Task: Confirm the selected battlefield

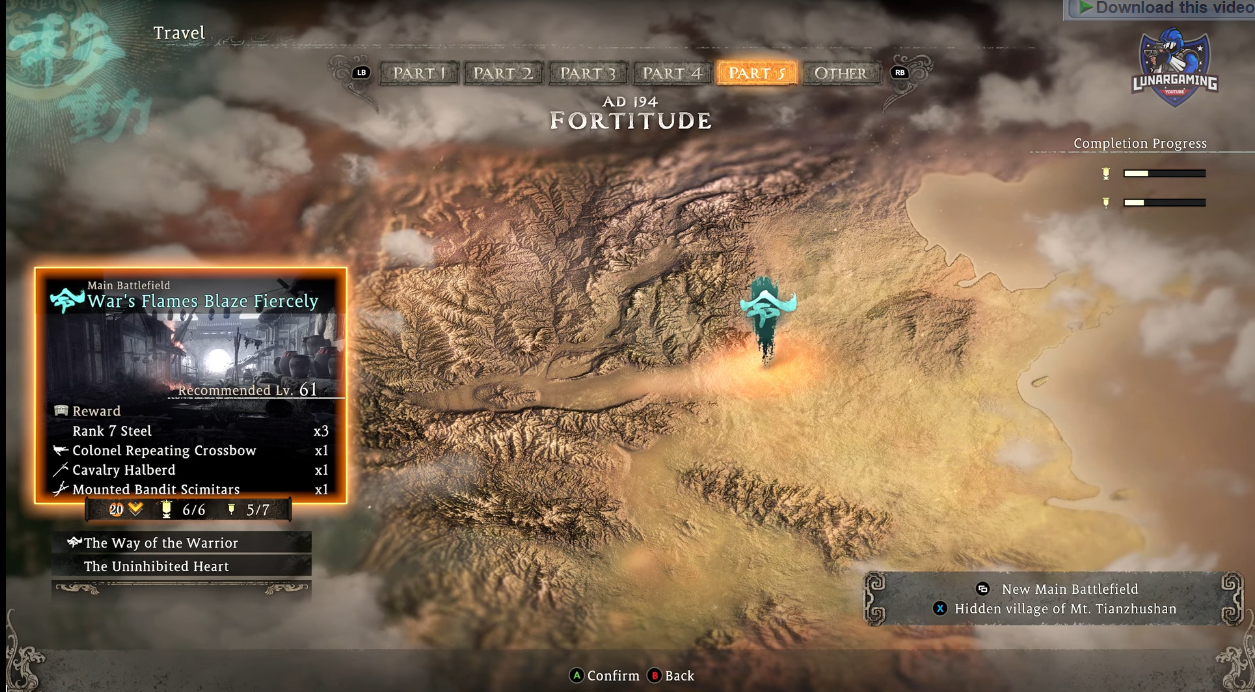Action: pyautogui.click(x=604, y=676)
